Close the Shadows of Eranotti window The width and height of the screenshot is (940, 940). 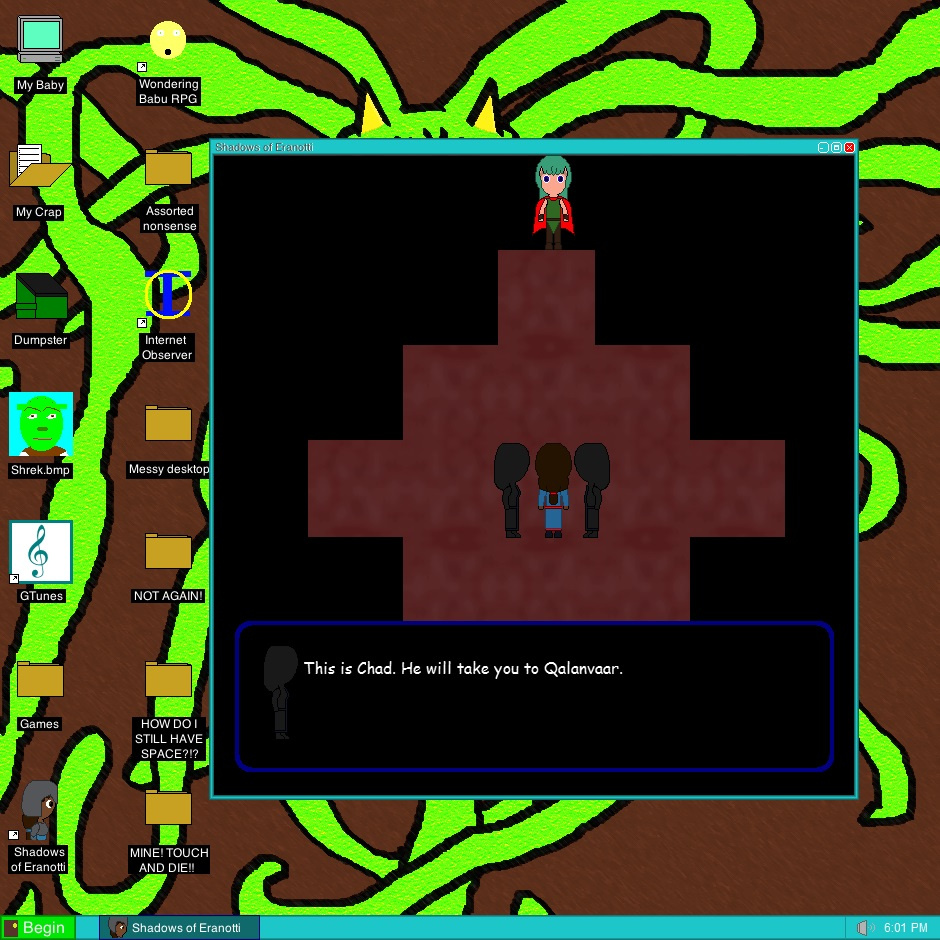tap(850, 147)
